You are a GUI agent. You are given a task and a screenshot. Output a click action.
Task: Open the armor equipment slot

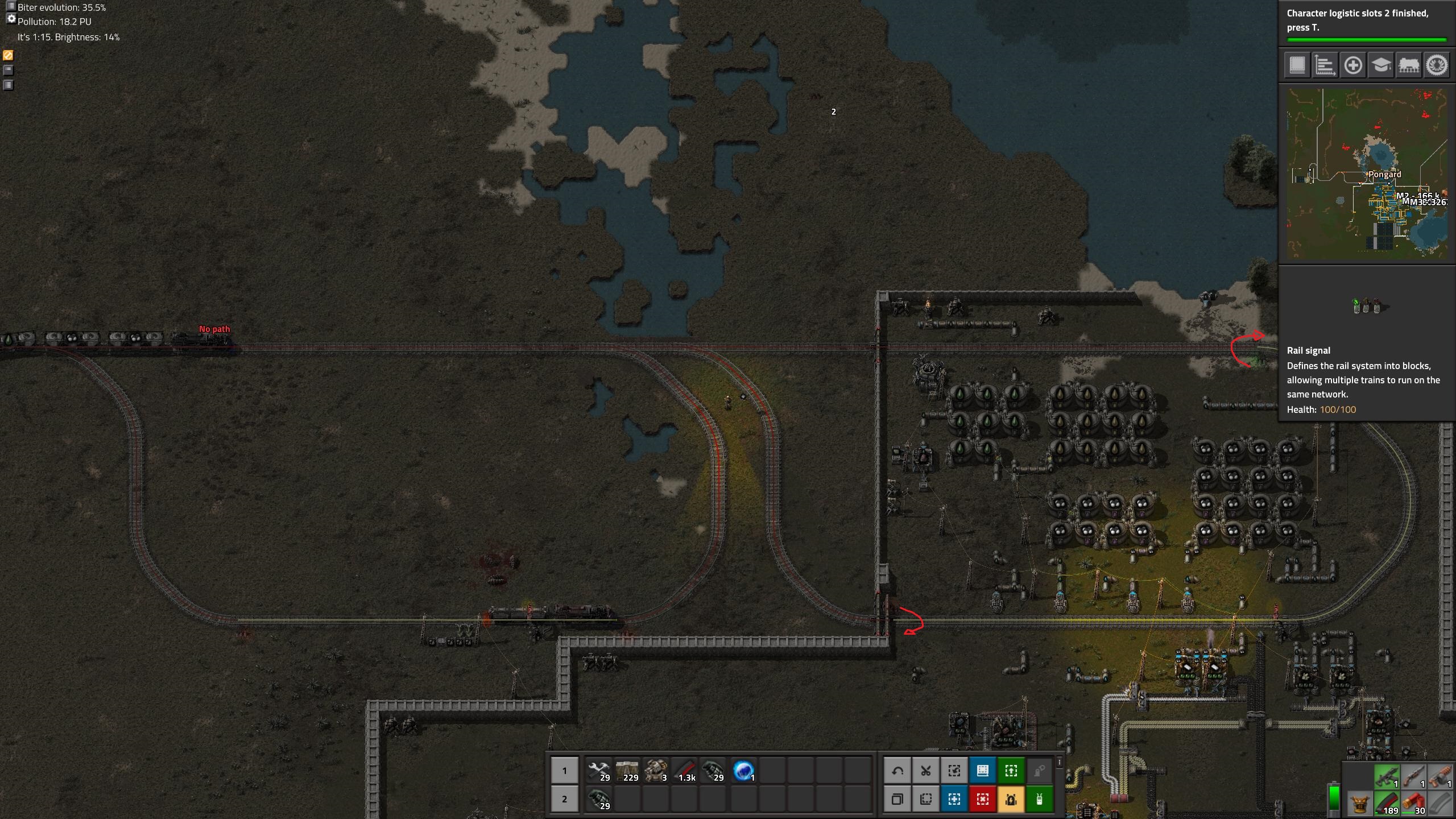coord(1360,804)
